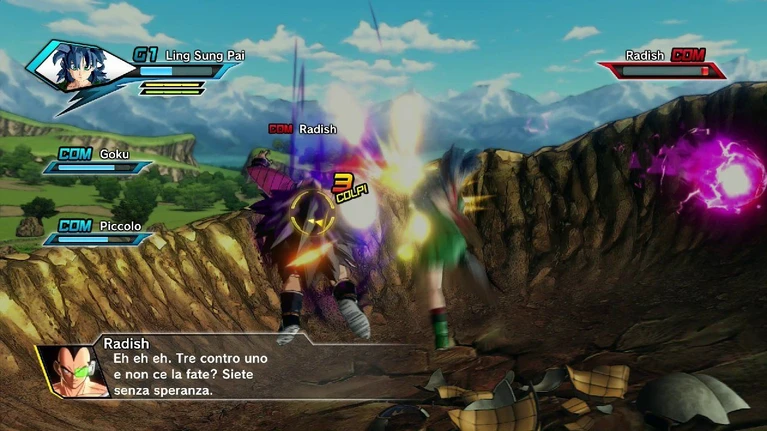Click the yellow lock-on target reticle

(x=312, y=208)
